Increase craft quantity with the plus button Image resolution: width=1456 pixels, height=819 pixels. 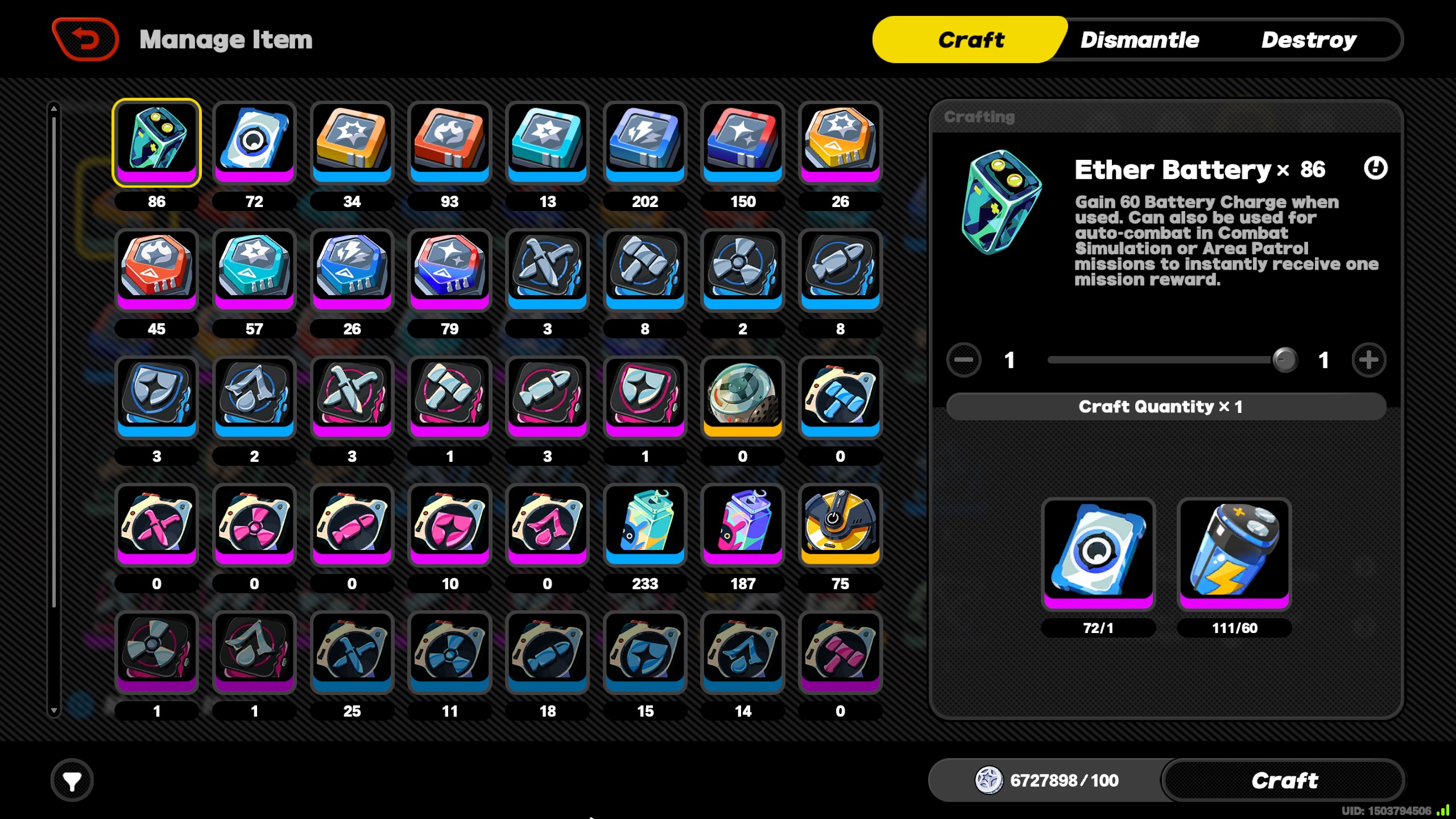click(x=1368, y=360)
